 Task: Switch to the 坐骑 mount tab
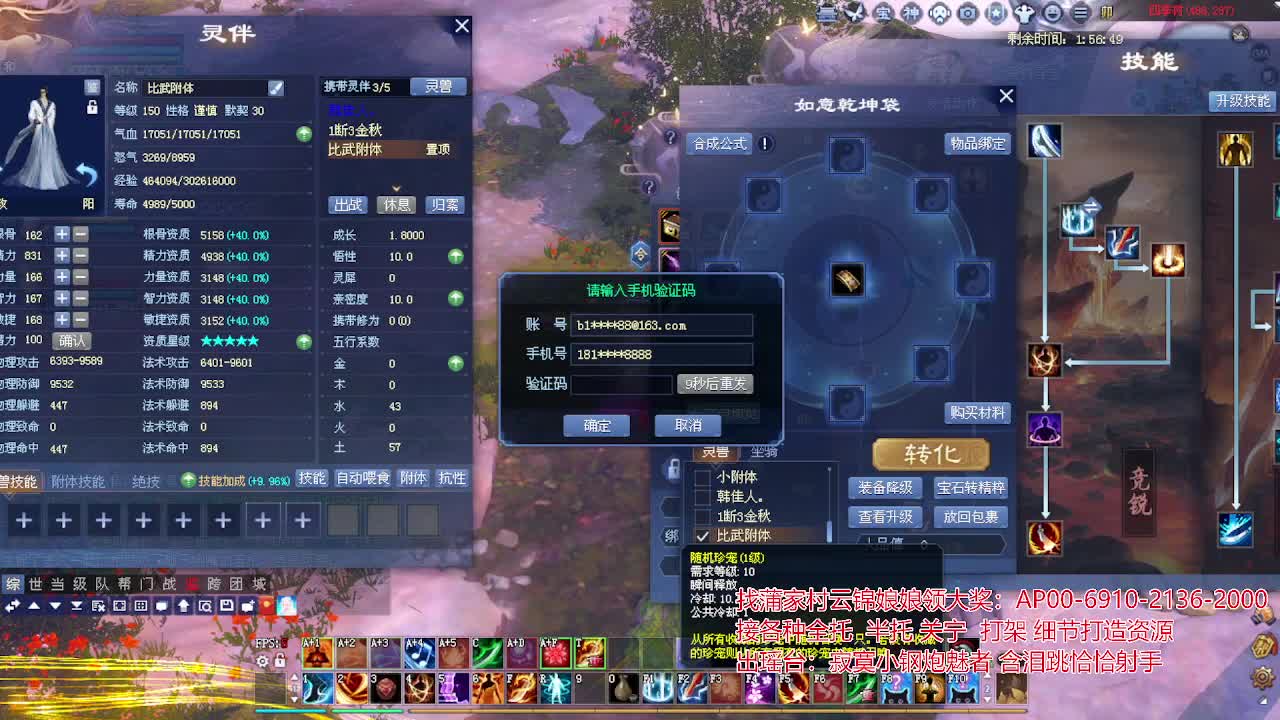point(763,452)
